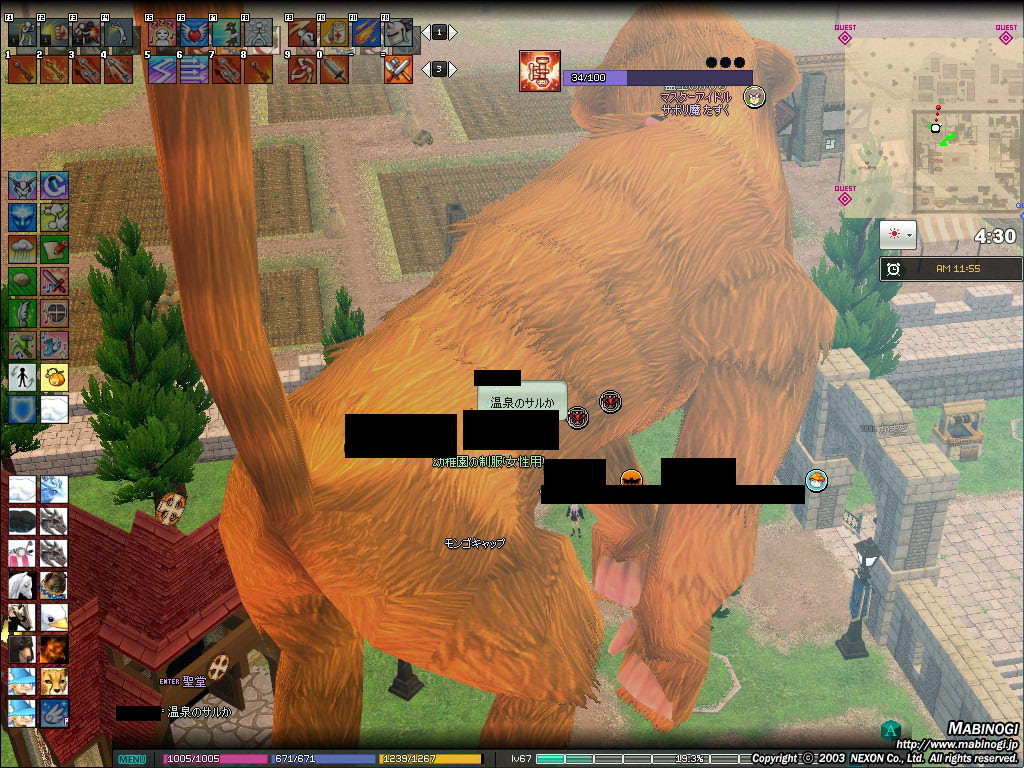The height and width of the screenshot is (768, 1024).
Task: Open the MENU button
Action: pyautogui.click(x=132, y=759)
